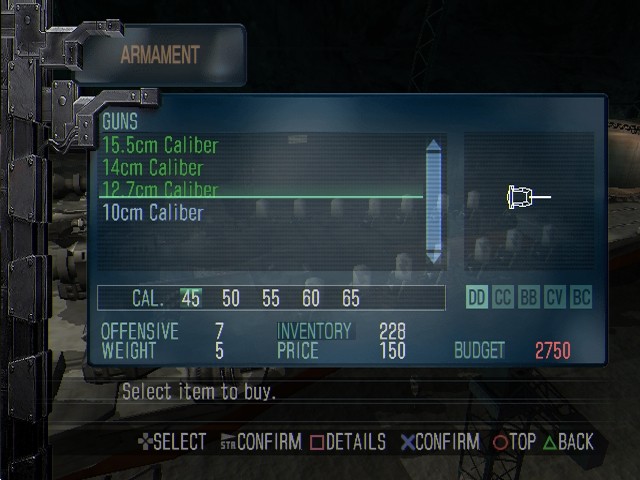Viewport: 640px width, 480px height.
Task: Select the CV ship class
Action: [x=555, y=298]
